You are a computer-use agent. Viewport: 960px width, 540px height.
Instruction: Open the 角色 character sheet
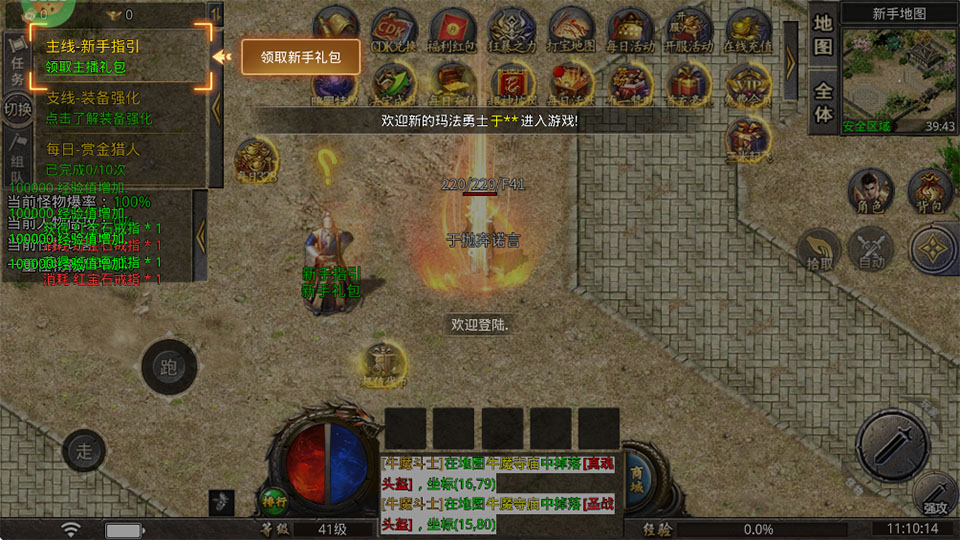870,192
